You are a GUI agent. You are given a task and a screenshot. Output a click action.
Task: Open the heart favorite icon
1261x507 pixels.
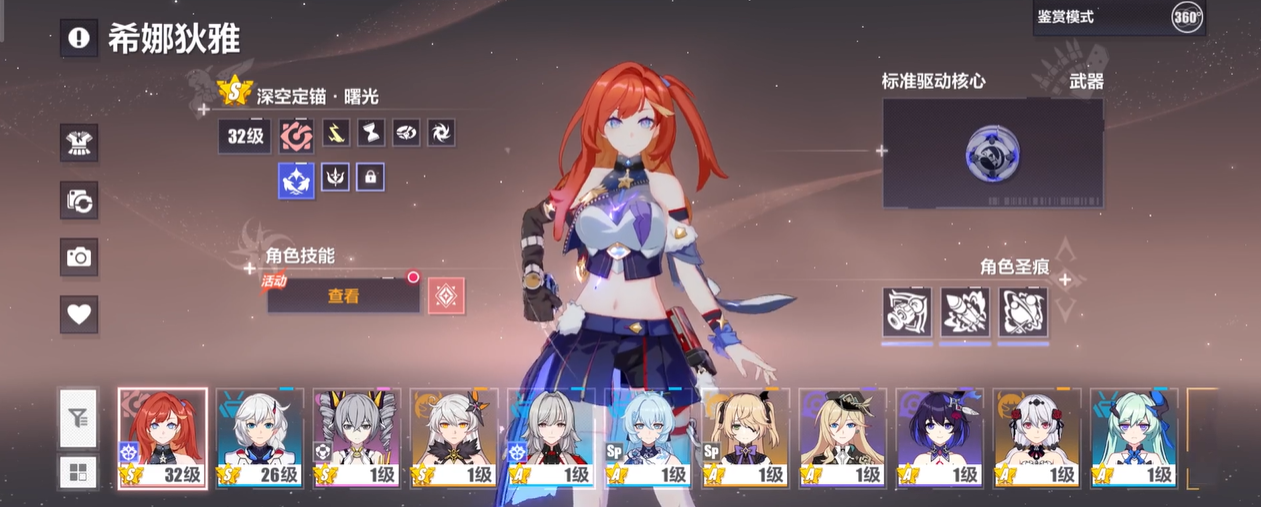point(78,314)
